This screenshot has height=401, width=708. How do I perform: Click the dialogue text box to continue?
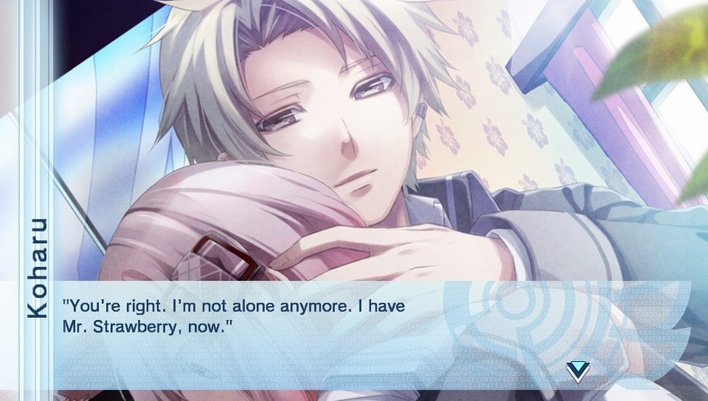[300, 330]
